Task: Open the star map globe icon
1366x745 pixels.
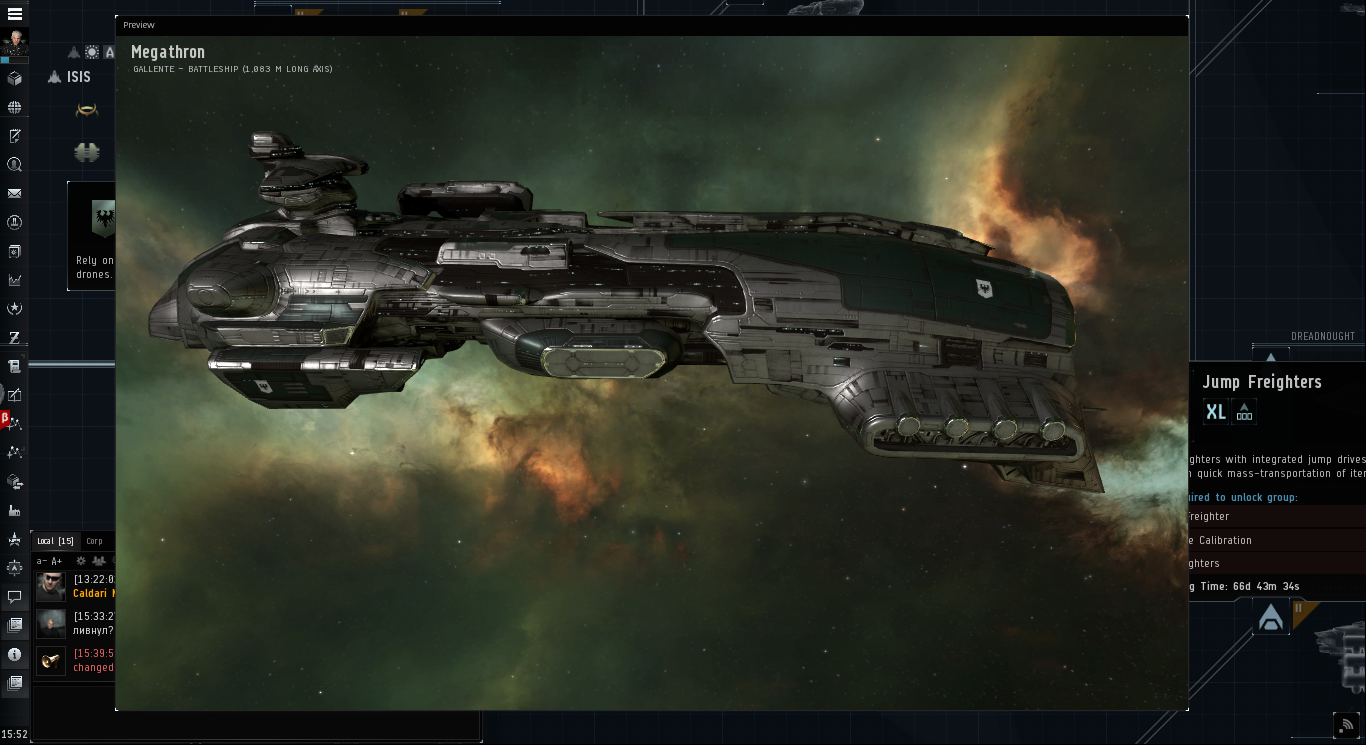Action: click(x=15, y=107)
